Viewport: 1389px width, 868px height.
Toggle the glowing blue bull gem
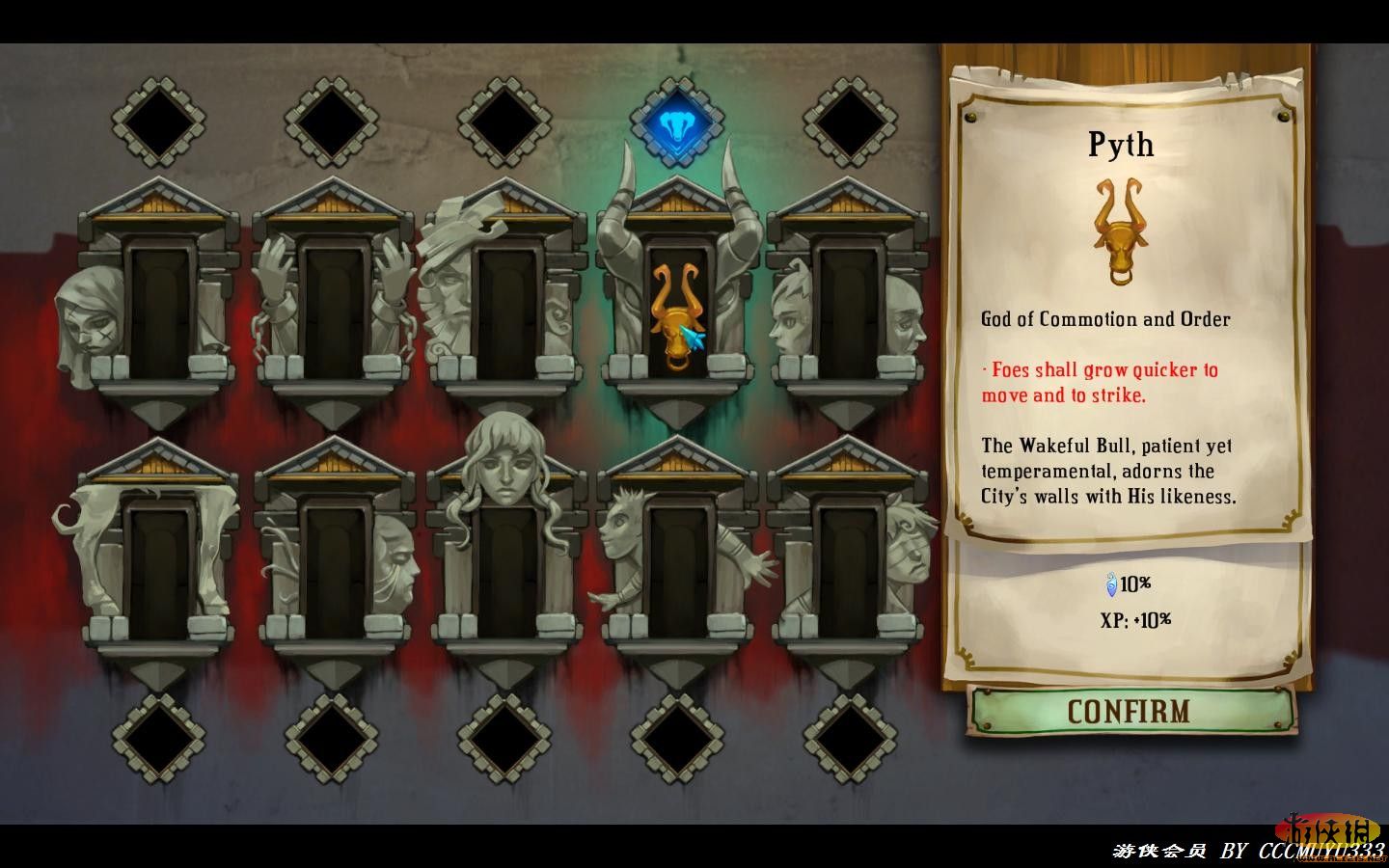(x=677, y=122)
